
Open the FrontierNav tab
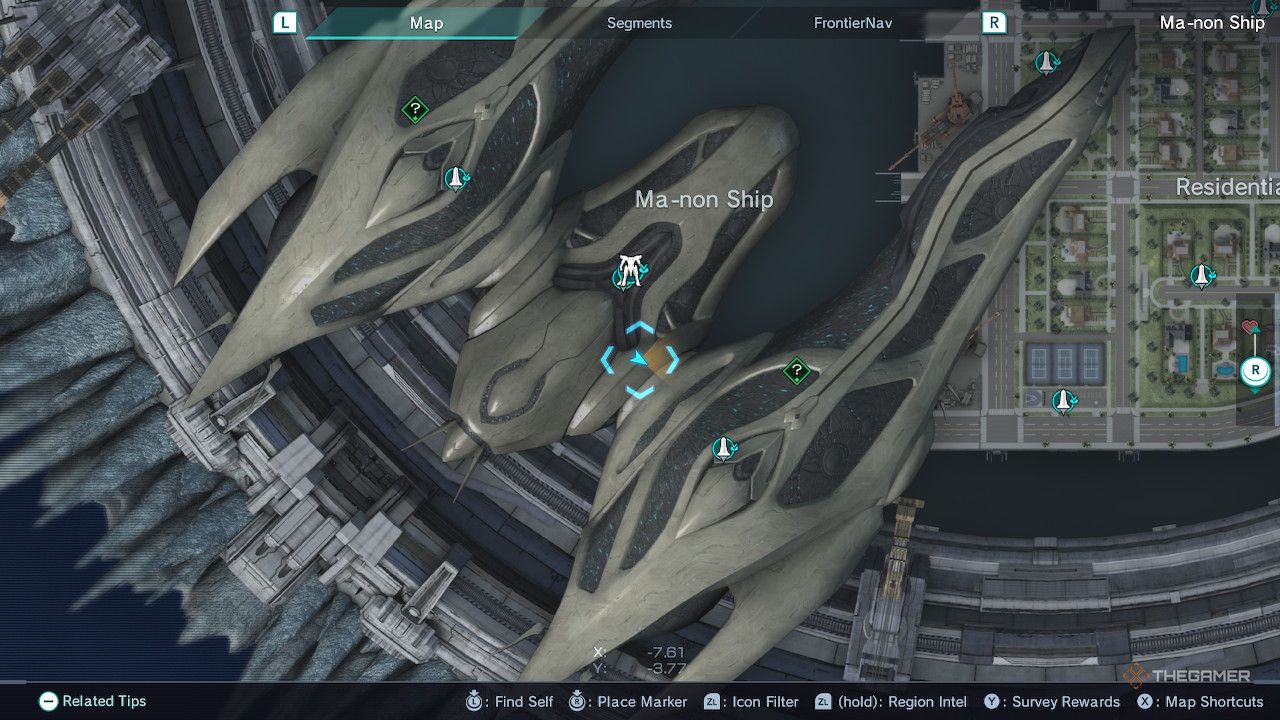(x=852, y=22)
